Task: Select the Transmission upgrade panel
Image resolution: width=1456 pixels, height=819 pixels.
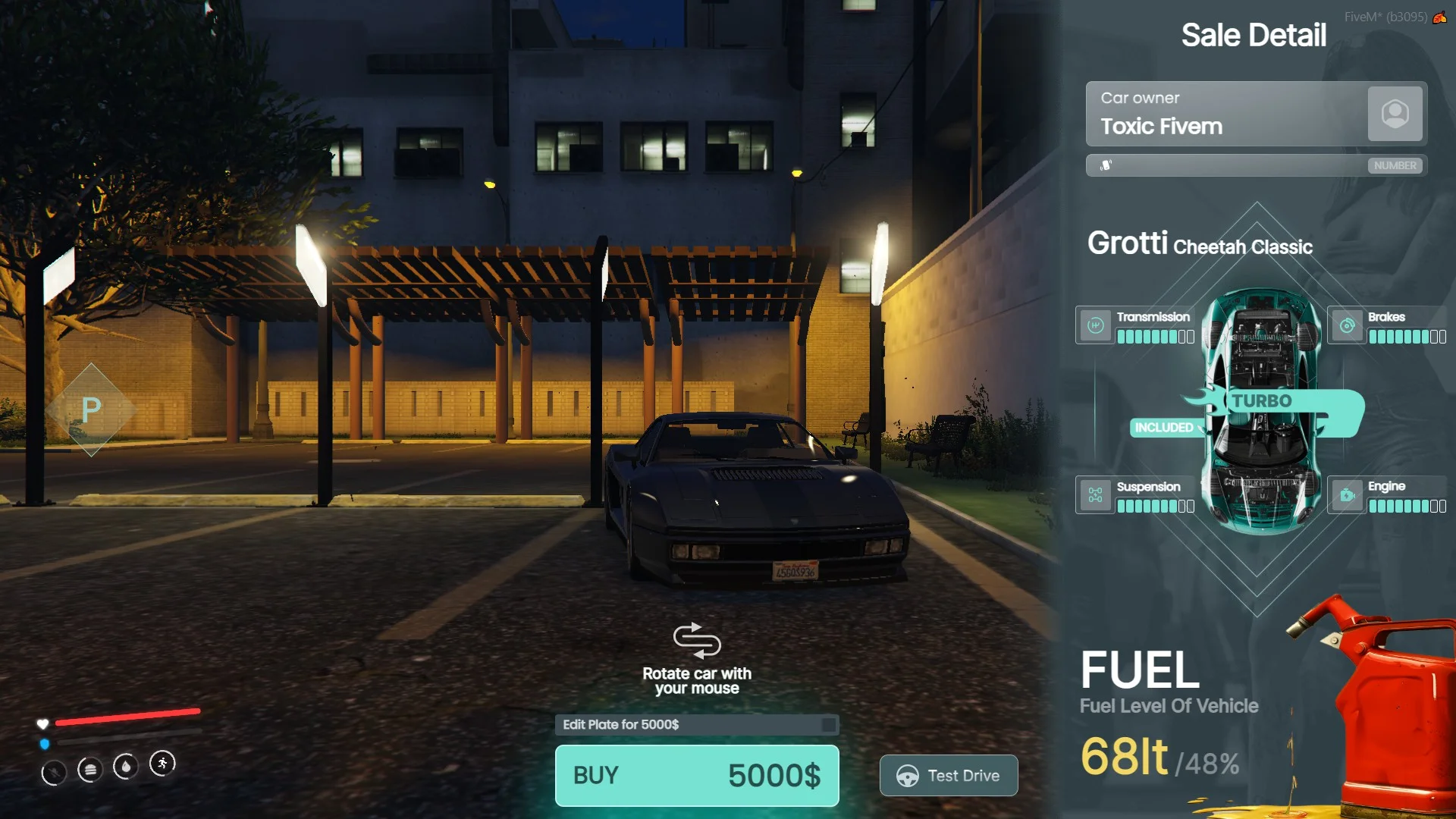Action: (1135, 326)
